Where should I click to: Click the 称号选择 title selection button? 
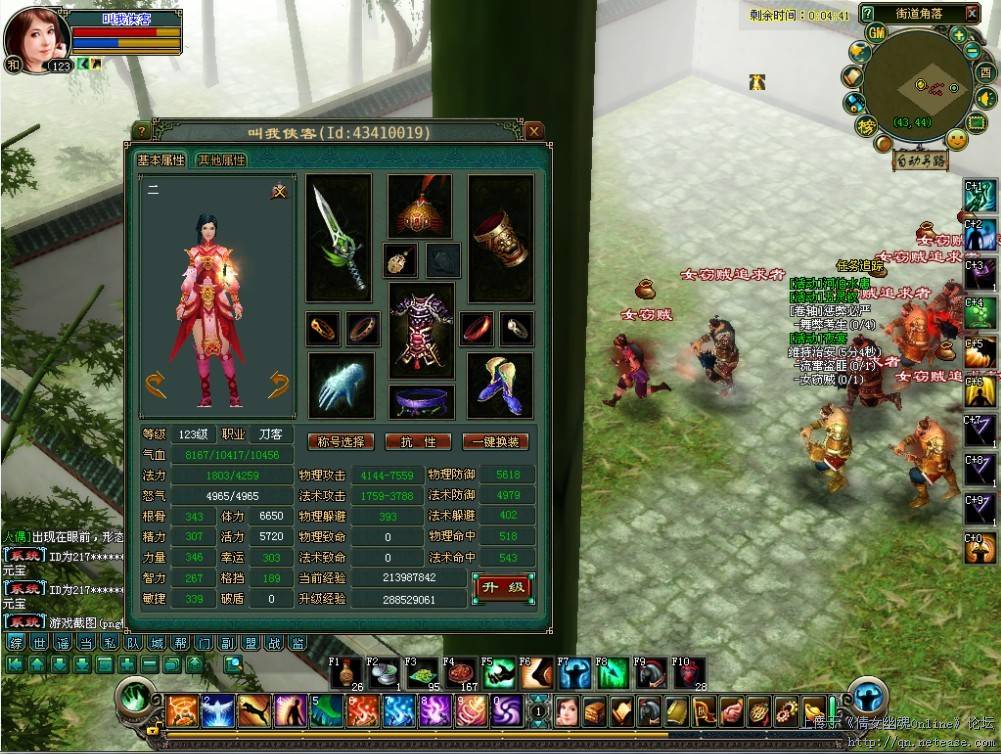(x=341, y=442)
